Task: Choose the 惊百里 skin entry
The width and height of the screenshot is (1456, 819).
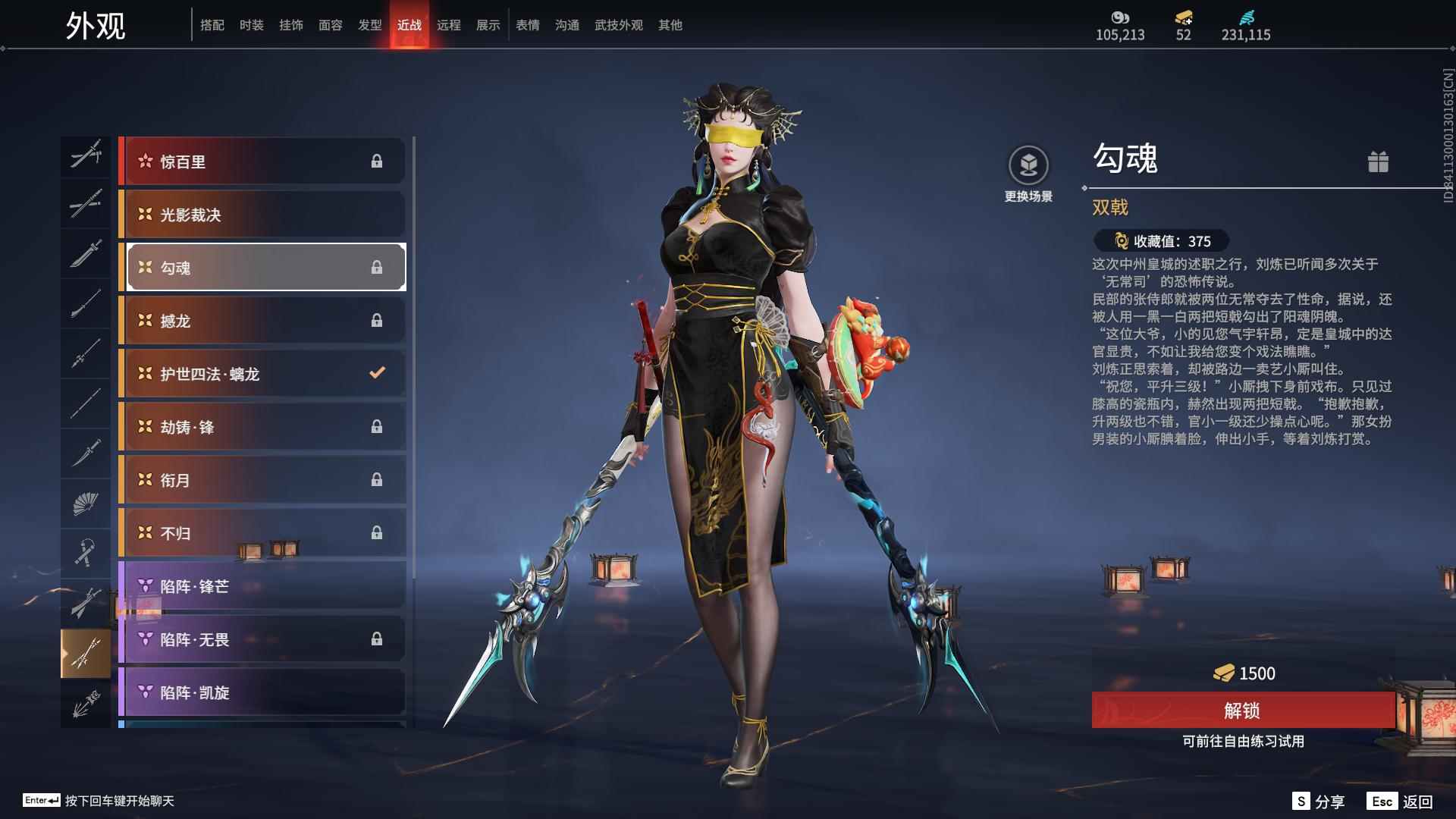Action: [x=262, y=162]
